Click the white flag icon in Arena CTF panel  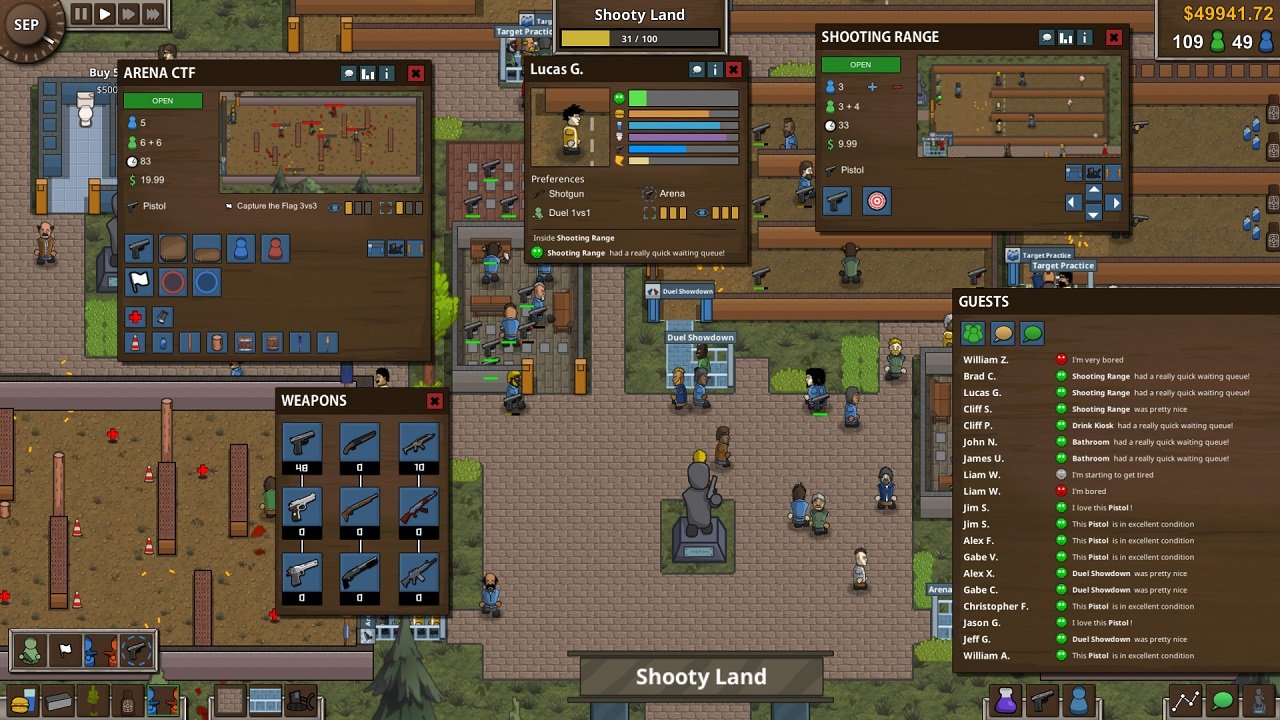pyautogui.click(x=139, y=283)
